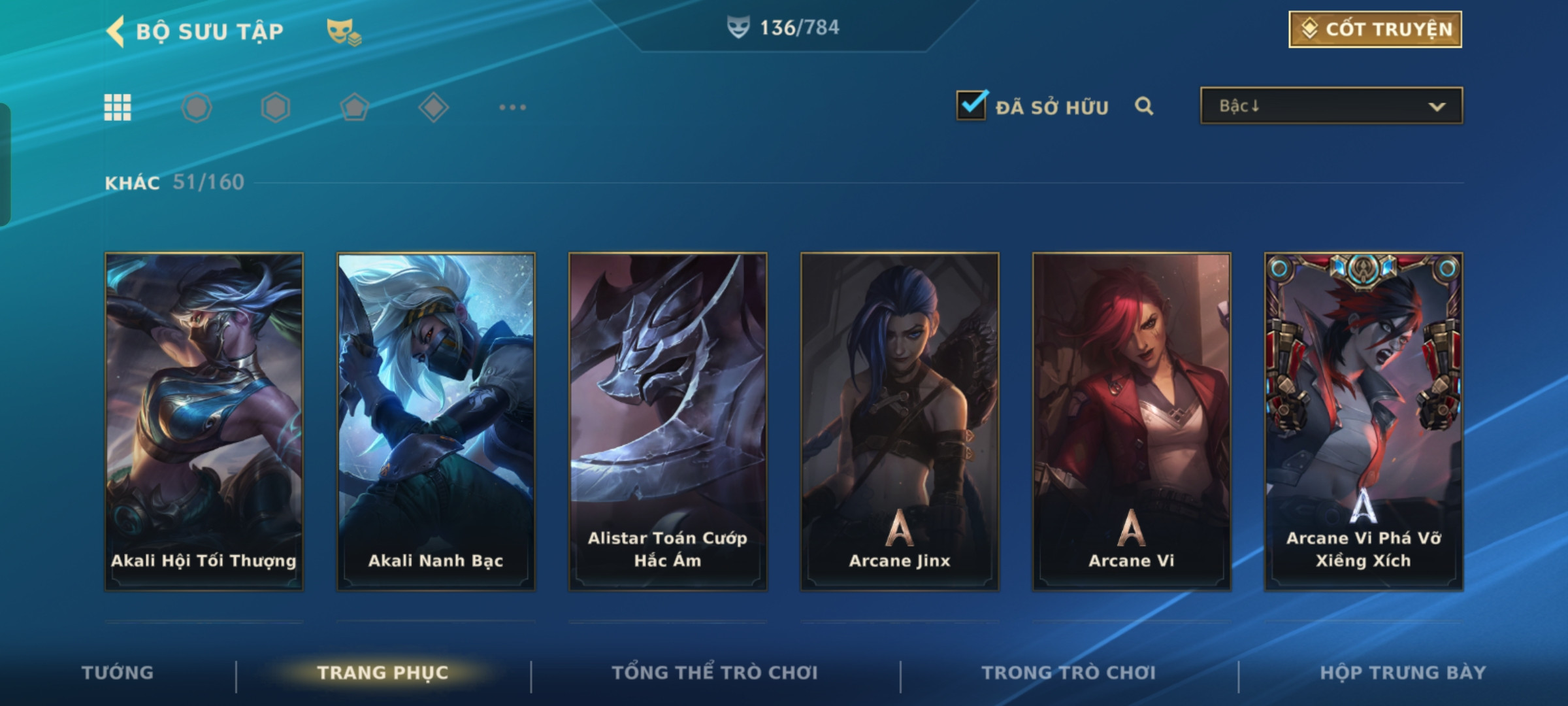1568x706 pixels.
Task: Go back from Bộ Sưu Tập screen
Action: [116, 31]
